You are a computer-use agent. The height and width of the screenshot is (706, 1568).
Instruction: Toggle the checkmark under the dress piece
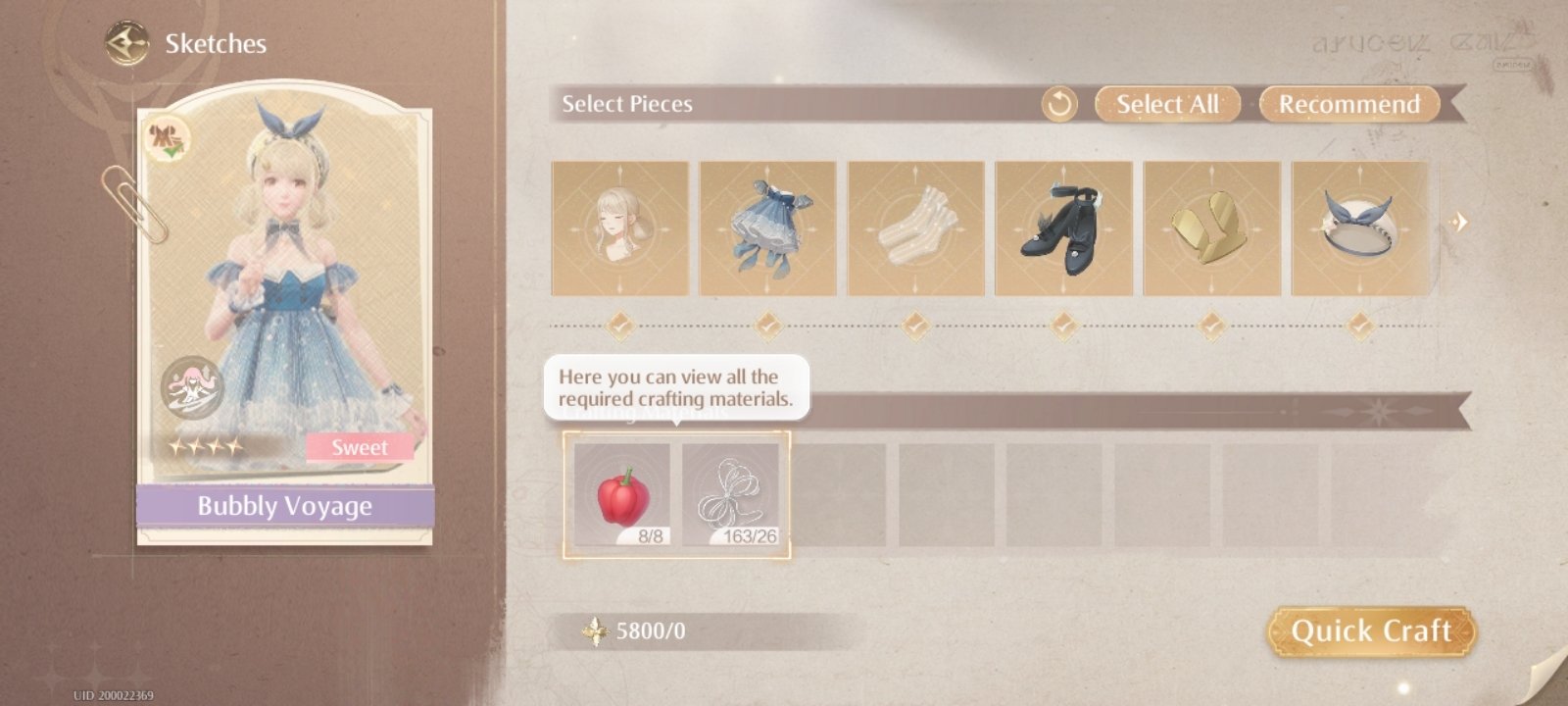(x=767, y=324)
